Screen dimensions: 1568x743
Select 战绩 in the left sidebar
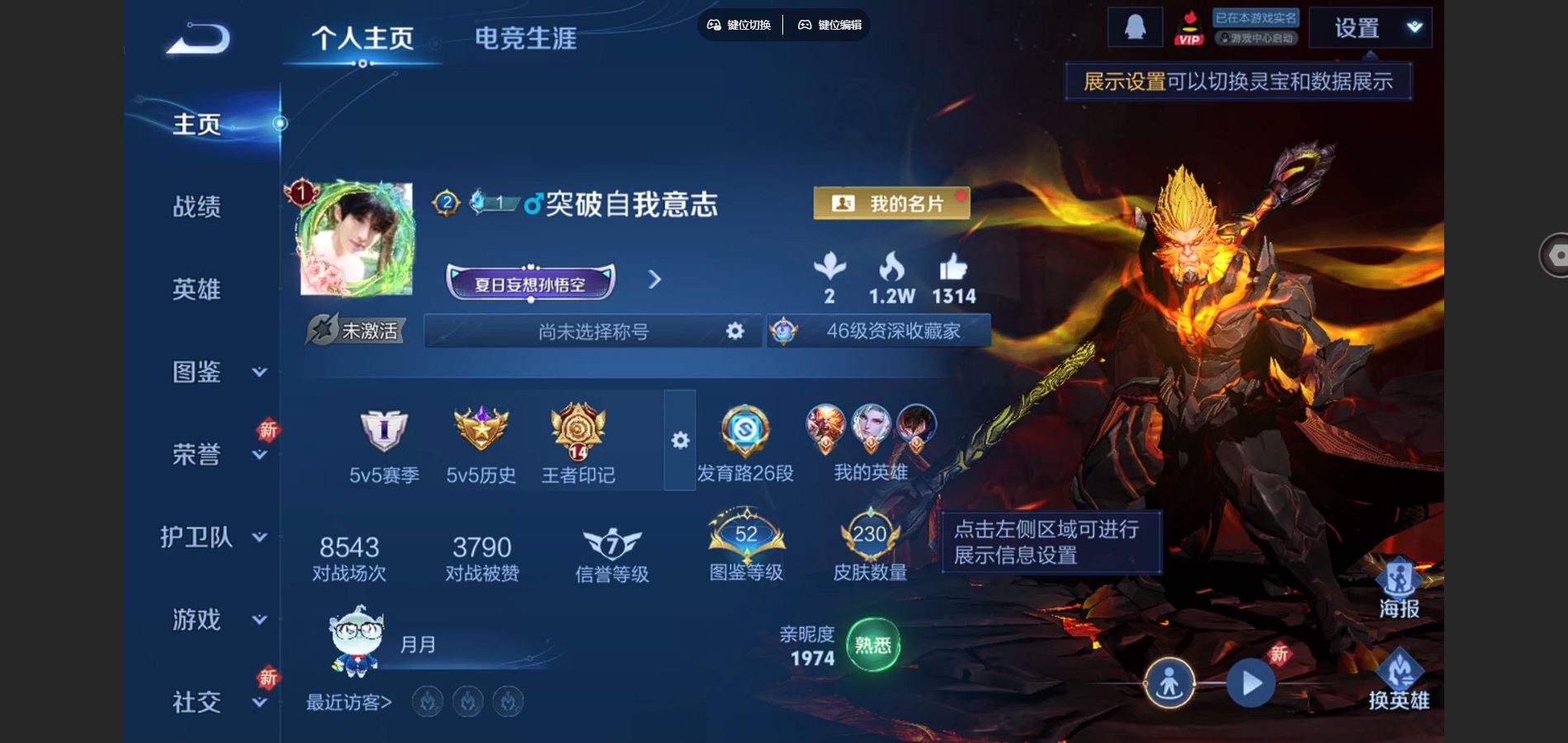[x=198, y=208]
